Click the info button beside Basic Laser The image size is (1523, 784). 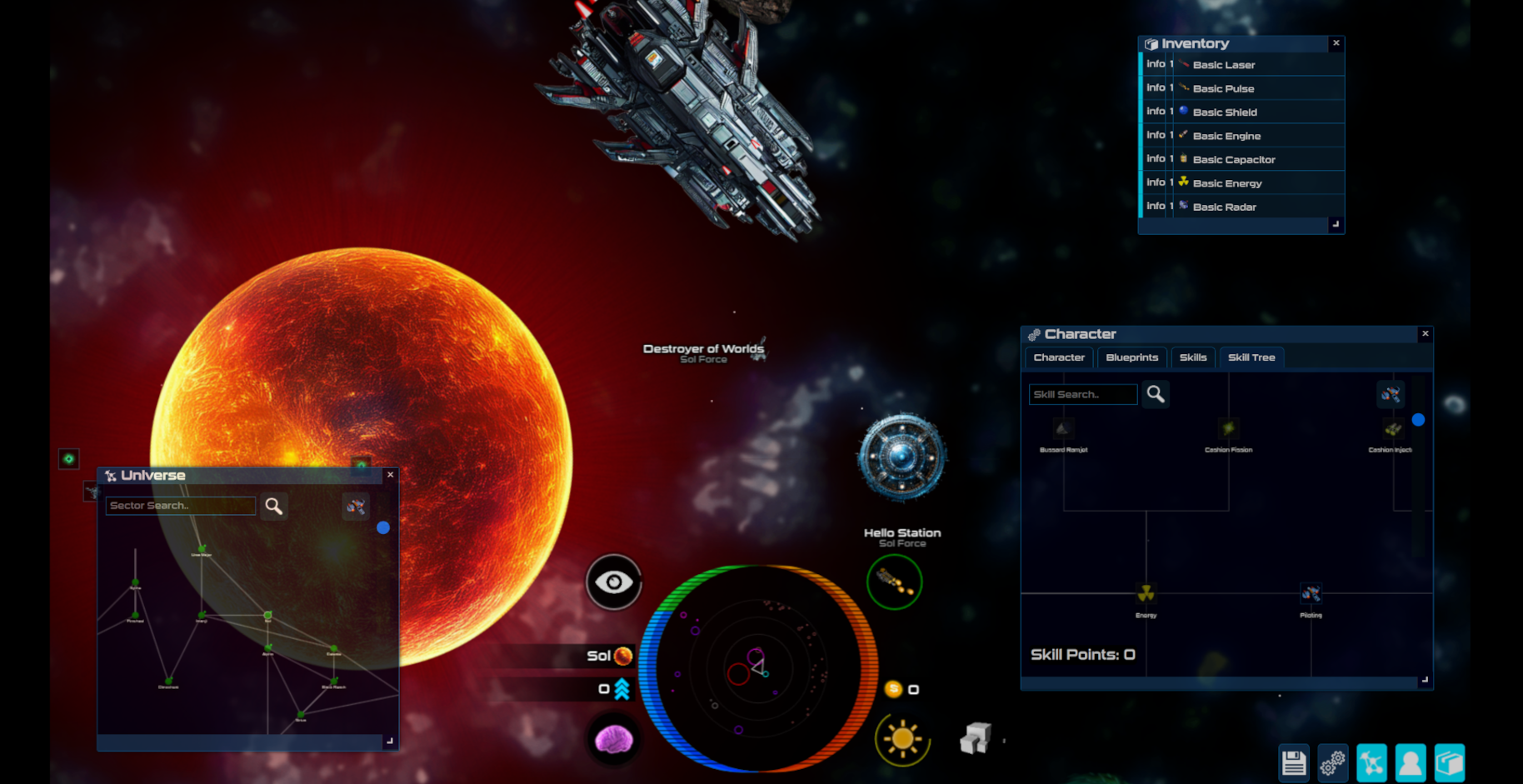(1157, 64)
